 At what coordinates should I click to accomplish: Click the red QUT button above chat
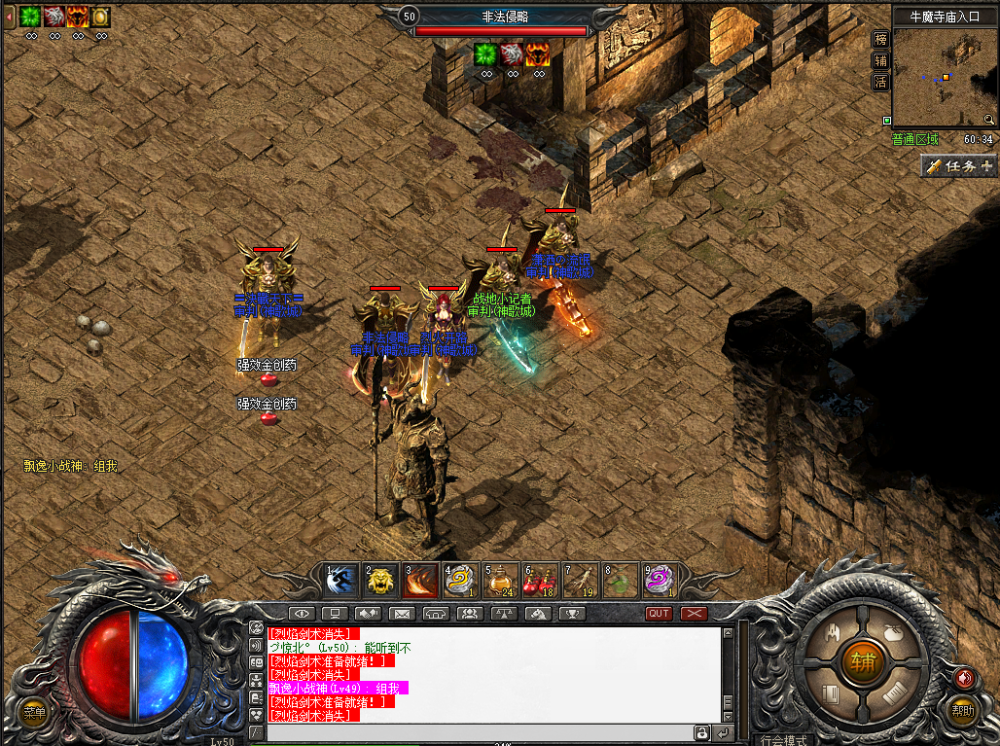pos(659,613)
